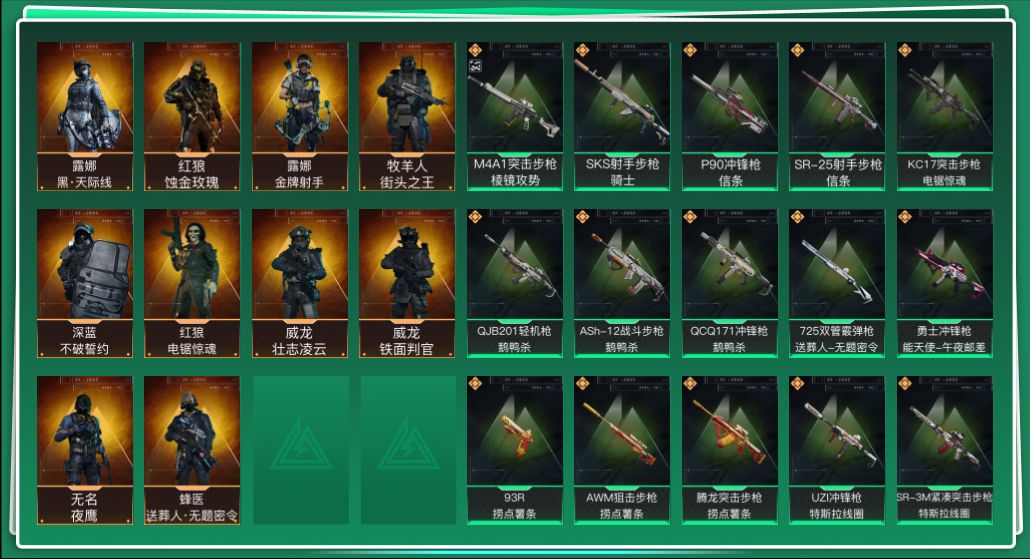Select the M4A1突击步枪 棱镜攻势 weapon card

coord(515,116)
